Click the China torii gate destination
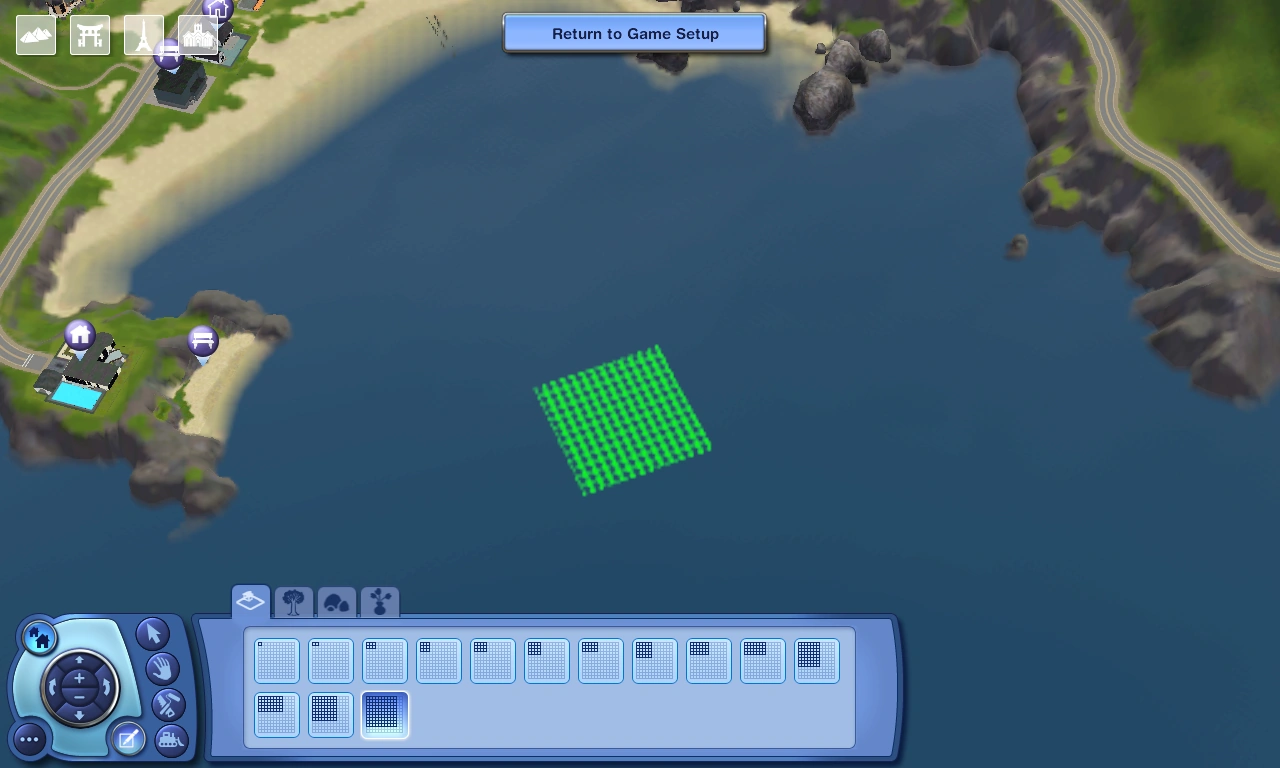This screenshot has height=768, width=1280. coord(90,35)
